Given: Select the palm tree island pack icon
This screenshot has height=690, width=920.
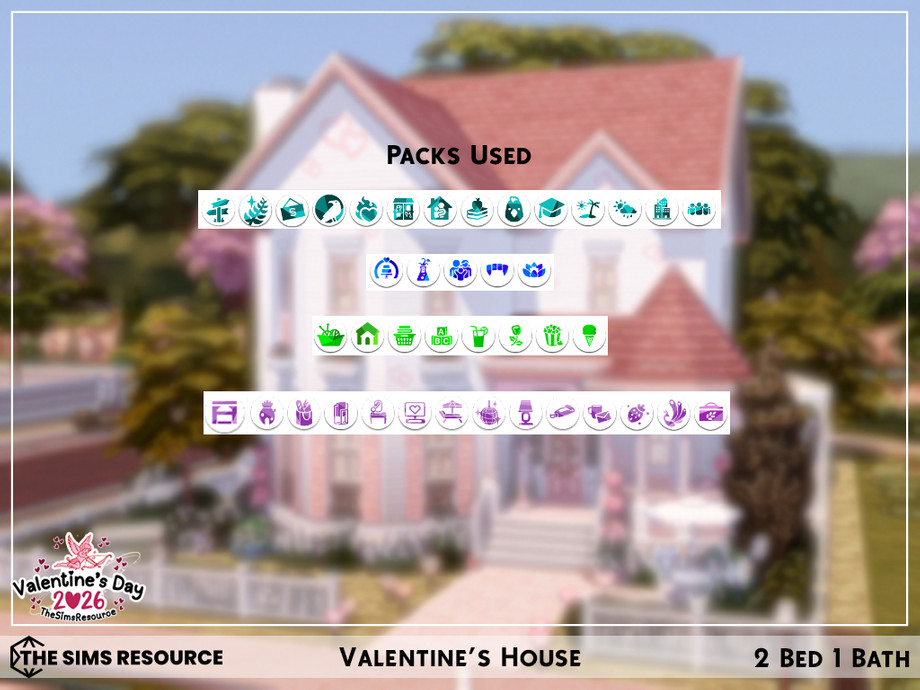Looking at the screenshot, I should 587,210.
